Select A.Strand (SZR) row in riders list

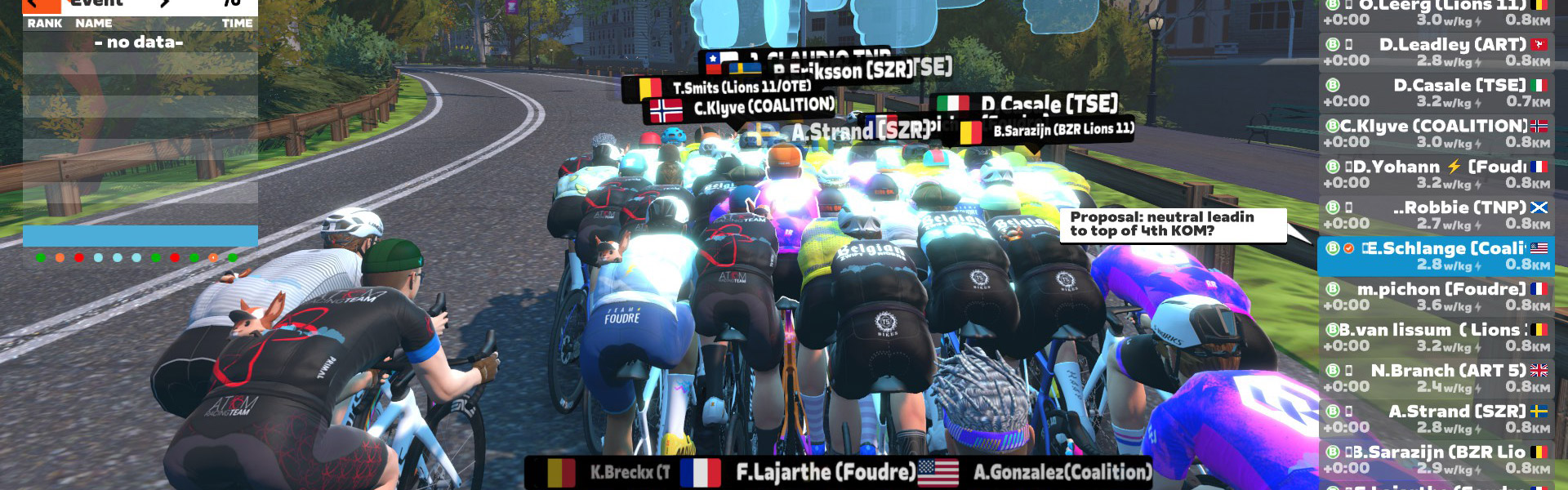1436,419
